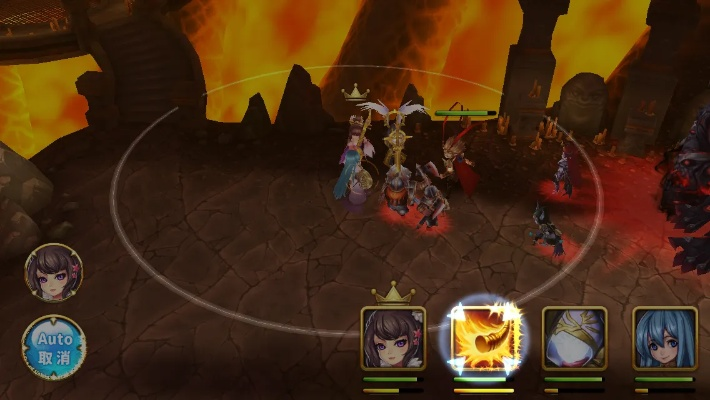Tap the round dark-haired girl portrait

click(x=54, y=273)
